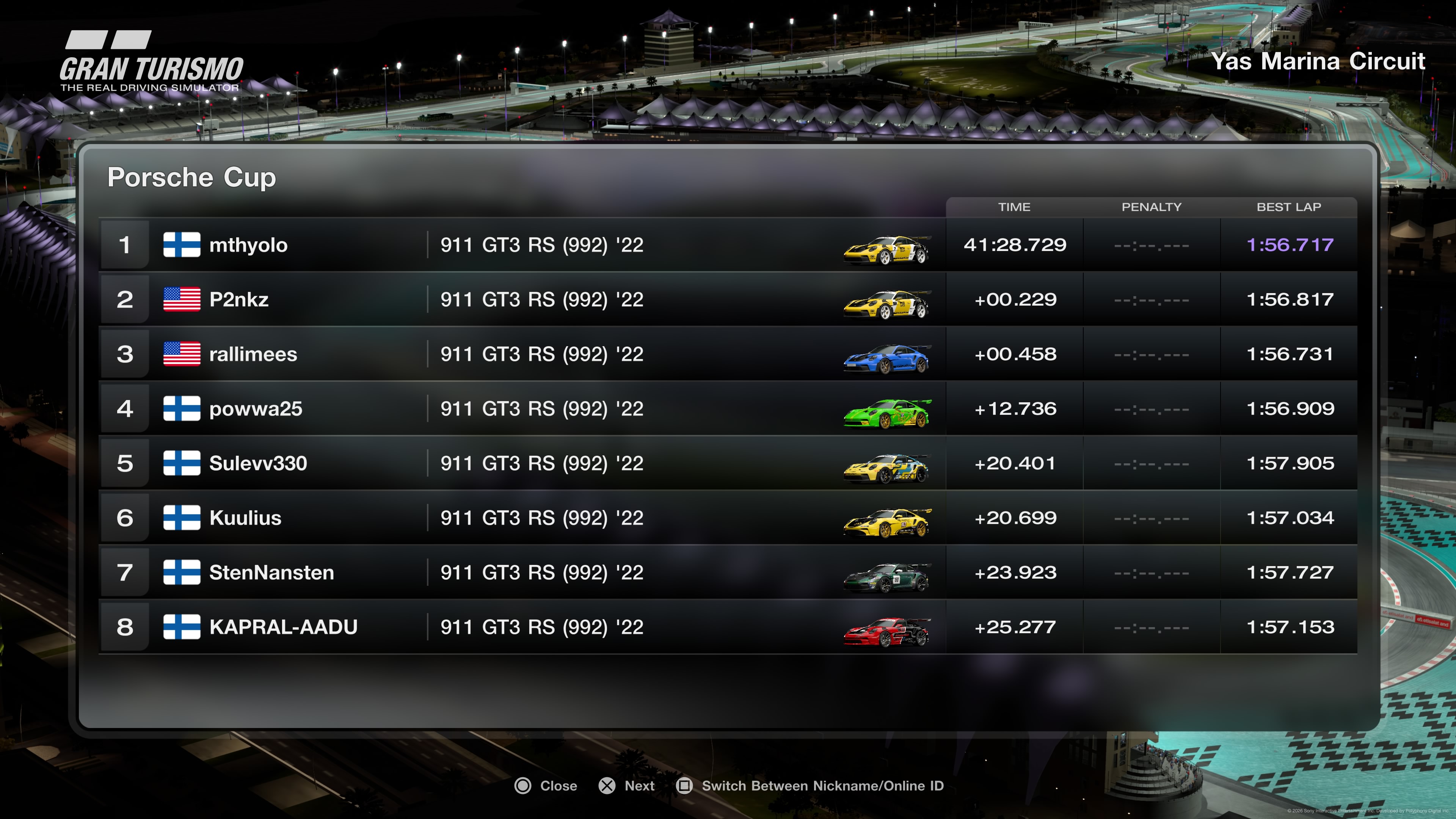Viewport: 1456px width, 819px height.
Task: Click rallimees in the results list
Action: coord(253,355)
